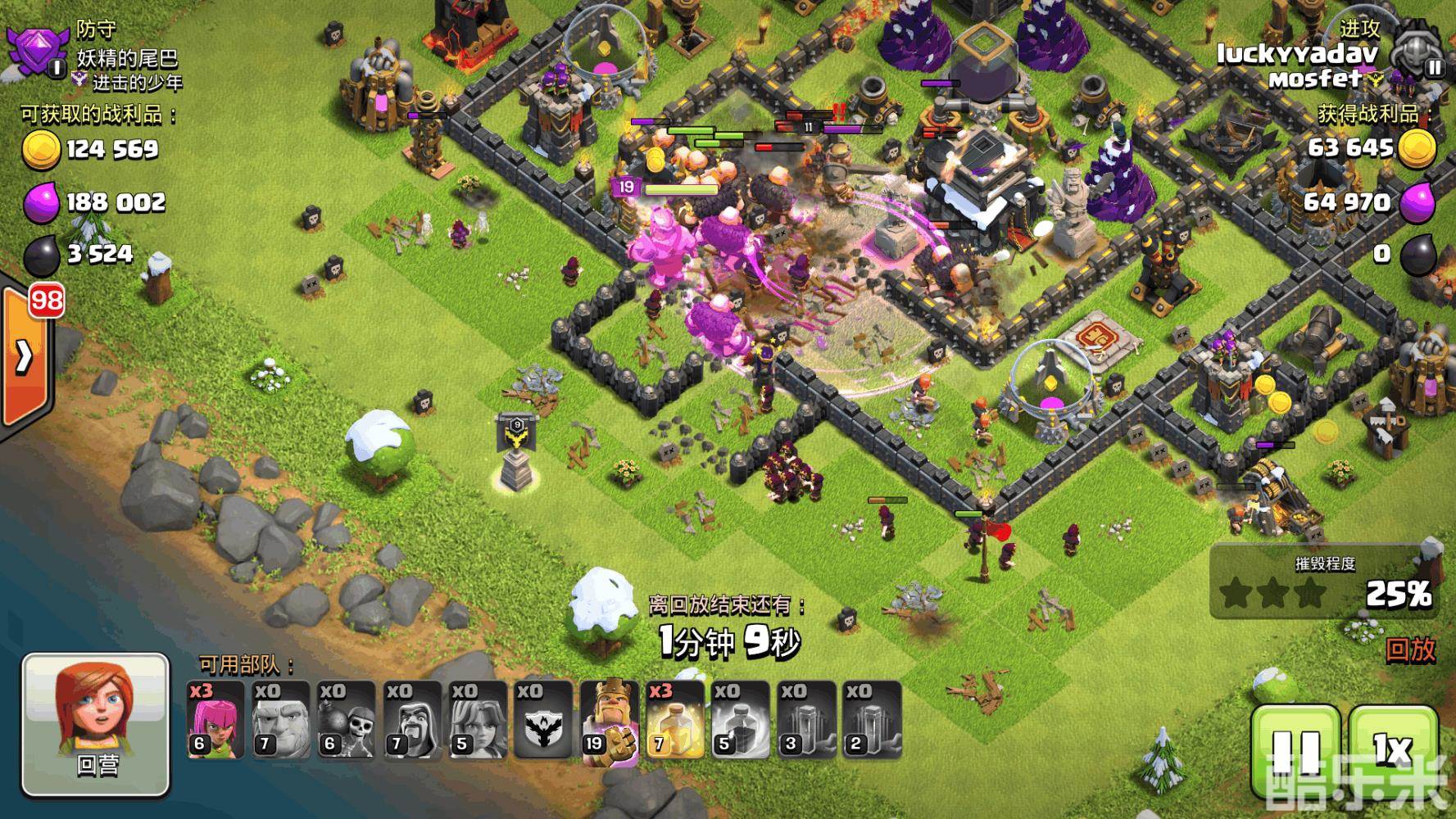This screenshot has height=819, width=1456.
Task: Select the Giant troop slot
Action: [281, 719]
